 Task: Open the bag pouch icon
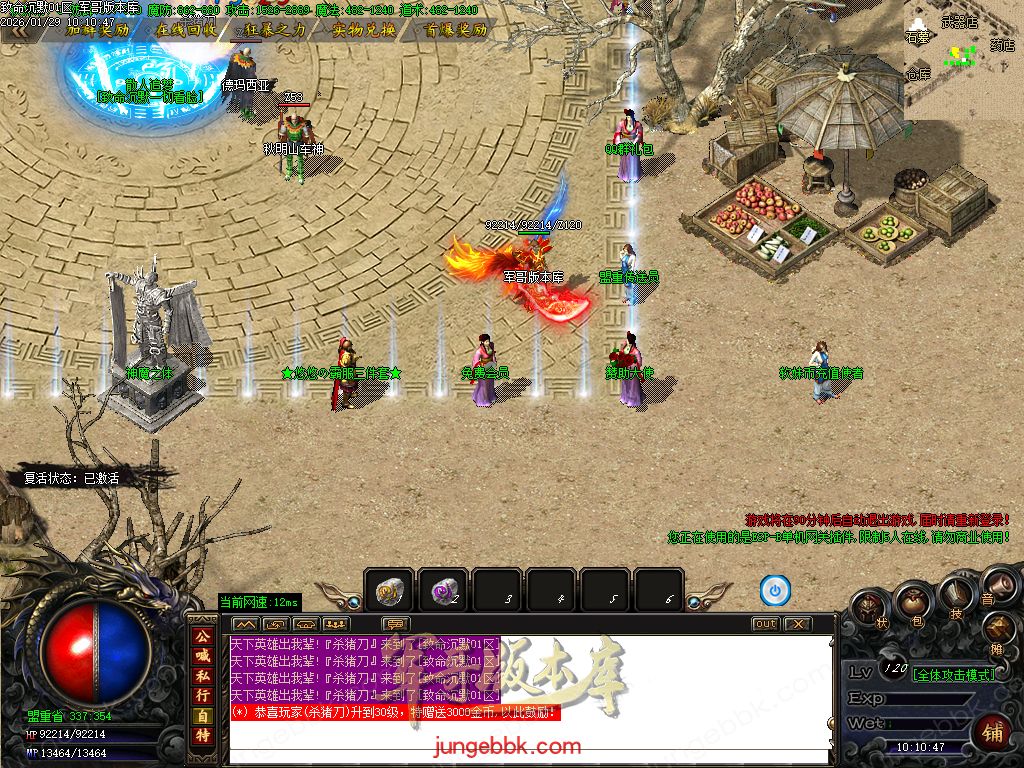(x=911, y=602)
